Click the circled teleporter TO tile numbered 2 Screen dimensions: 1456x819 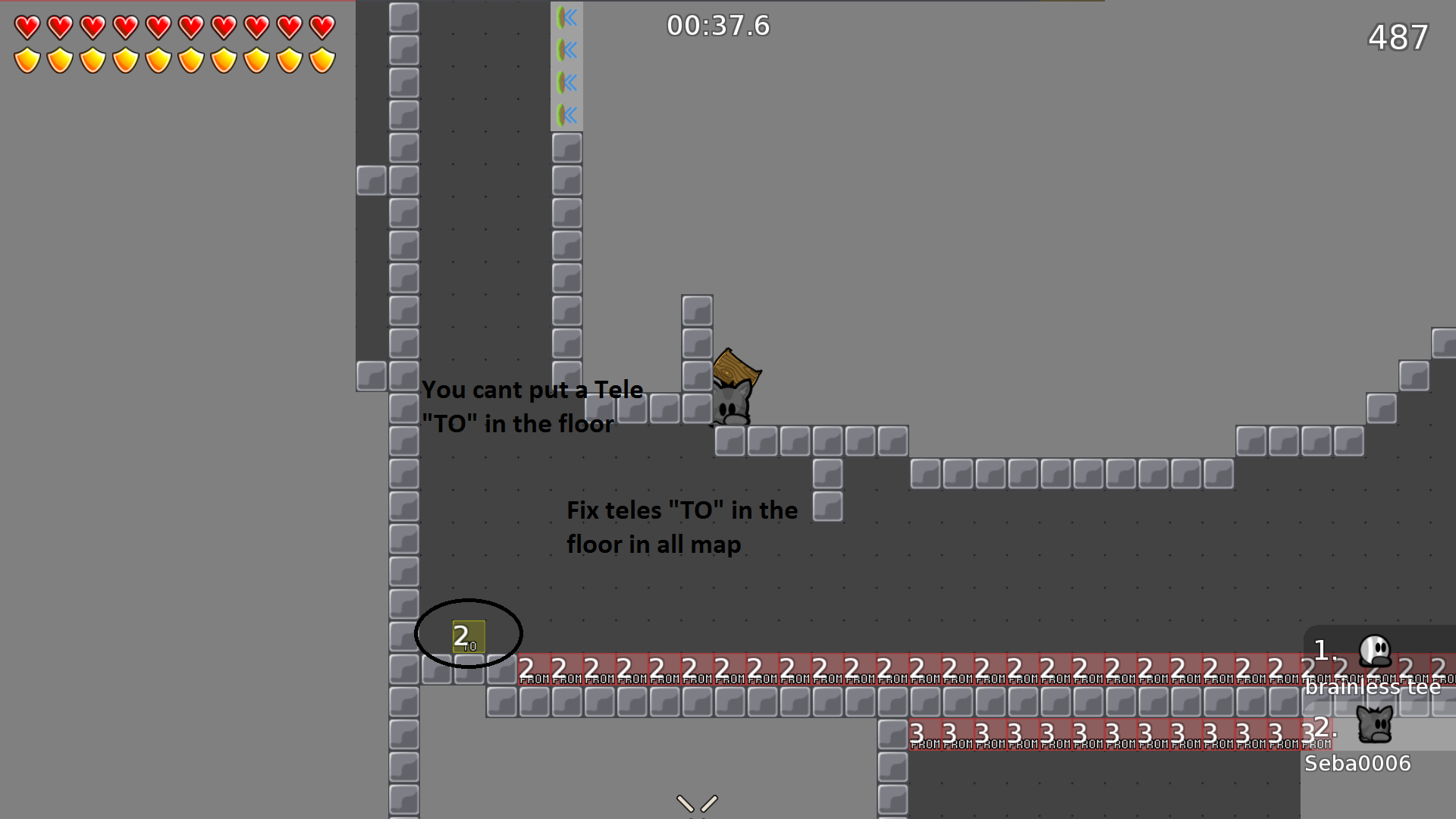(x=467, y=637)
